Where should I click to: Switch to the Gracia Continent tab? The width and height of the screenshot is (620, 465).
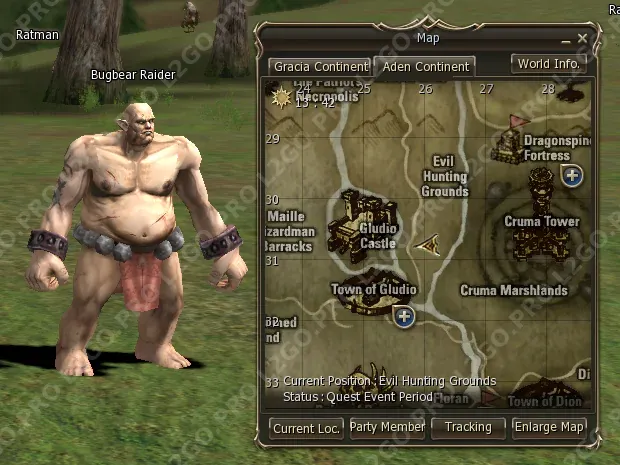pyautogui.click(x=313, y=67)
